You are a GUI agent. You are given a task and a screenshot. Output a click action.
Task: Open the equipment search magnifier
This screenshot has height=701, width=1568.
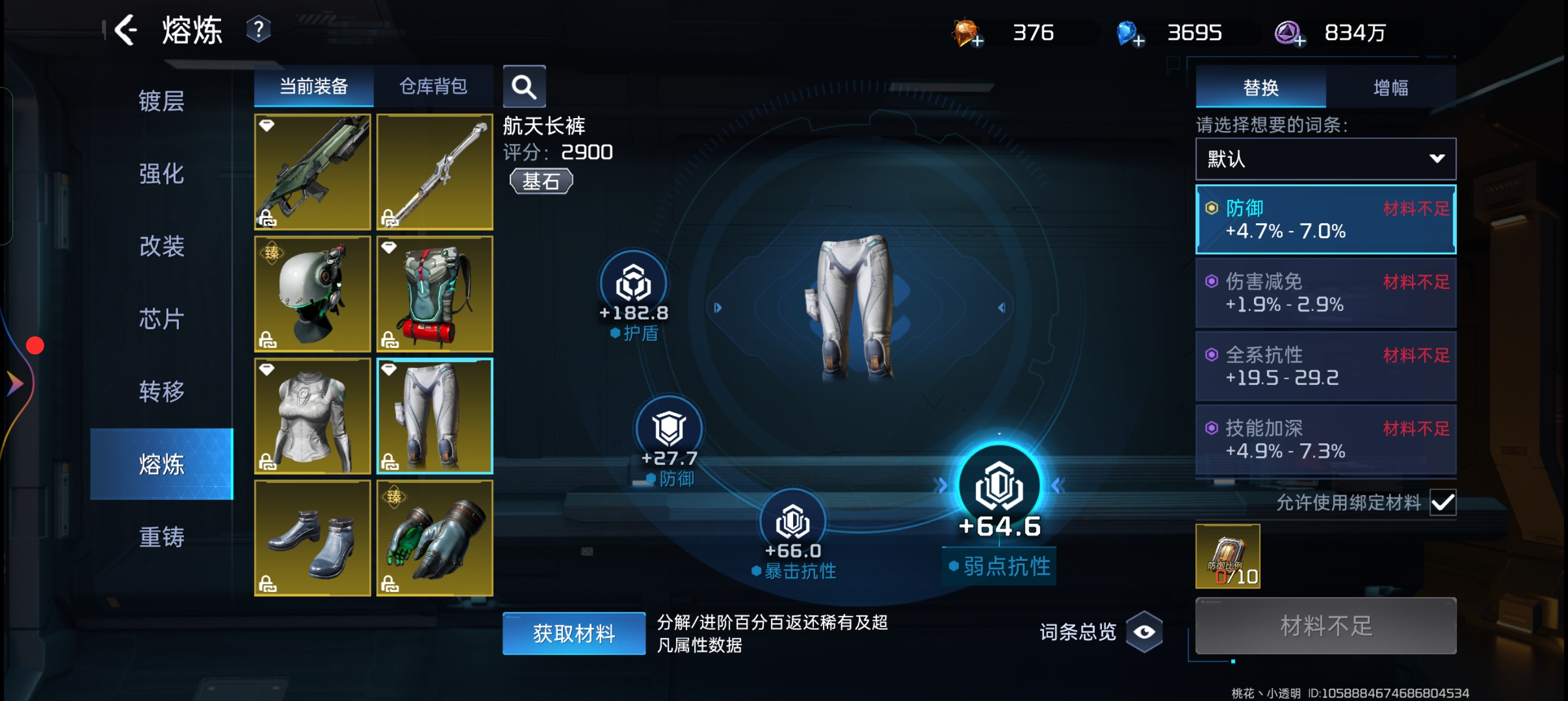(x=523, y=87)
